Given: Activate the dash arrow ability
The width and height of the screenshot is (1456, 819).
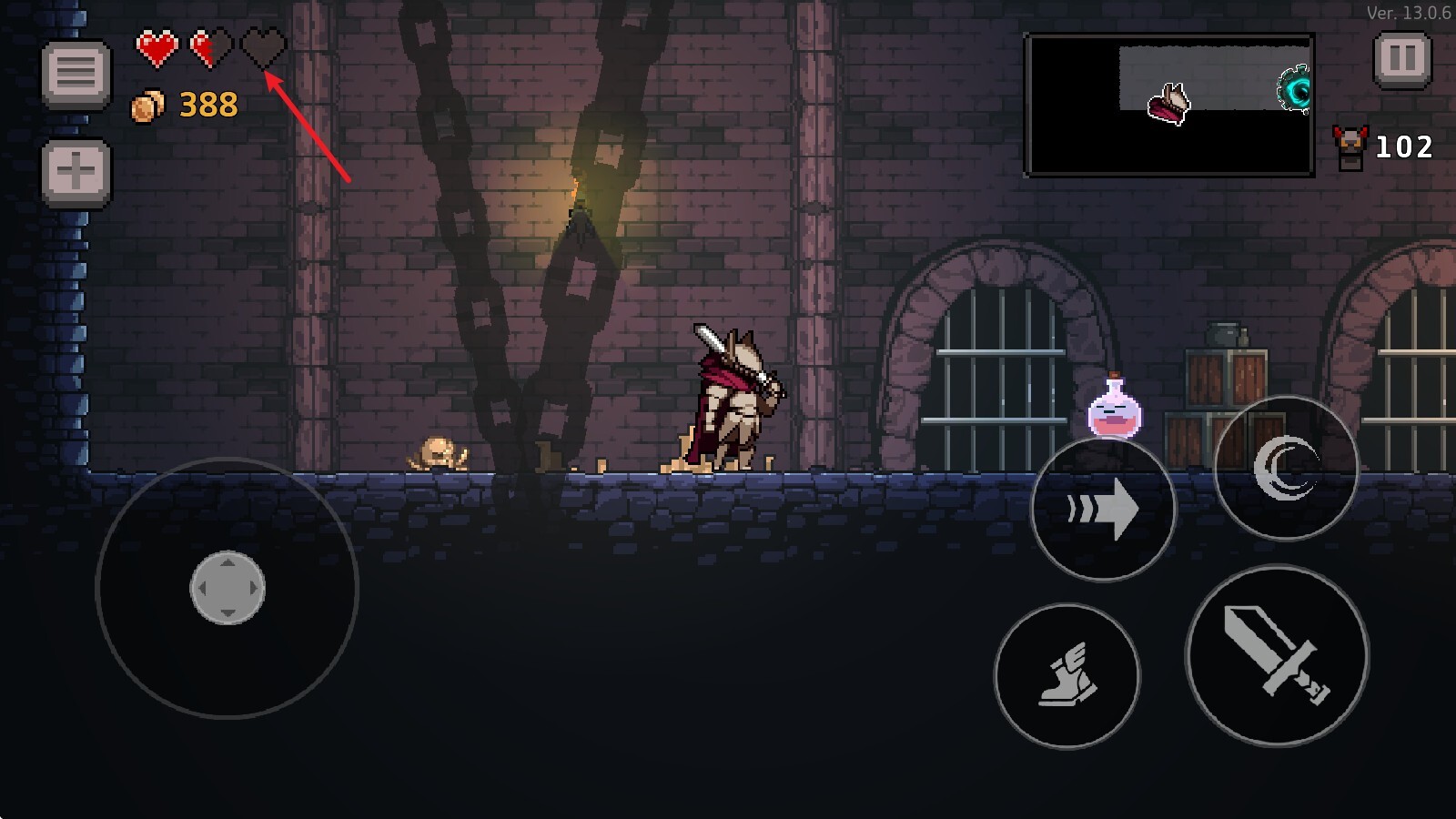Looking at the screenshot, I should point(1103,509).
